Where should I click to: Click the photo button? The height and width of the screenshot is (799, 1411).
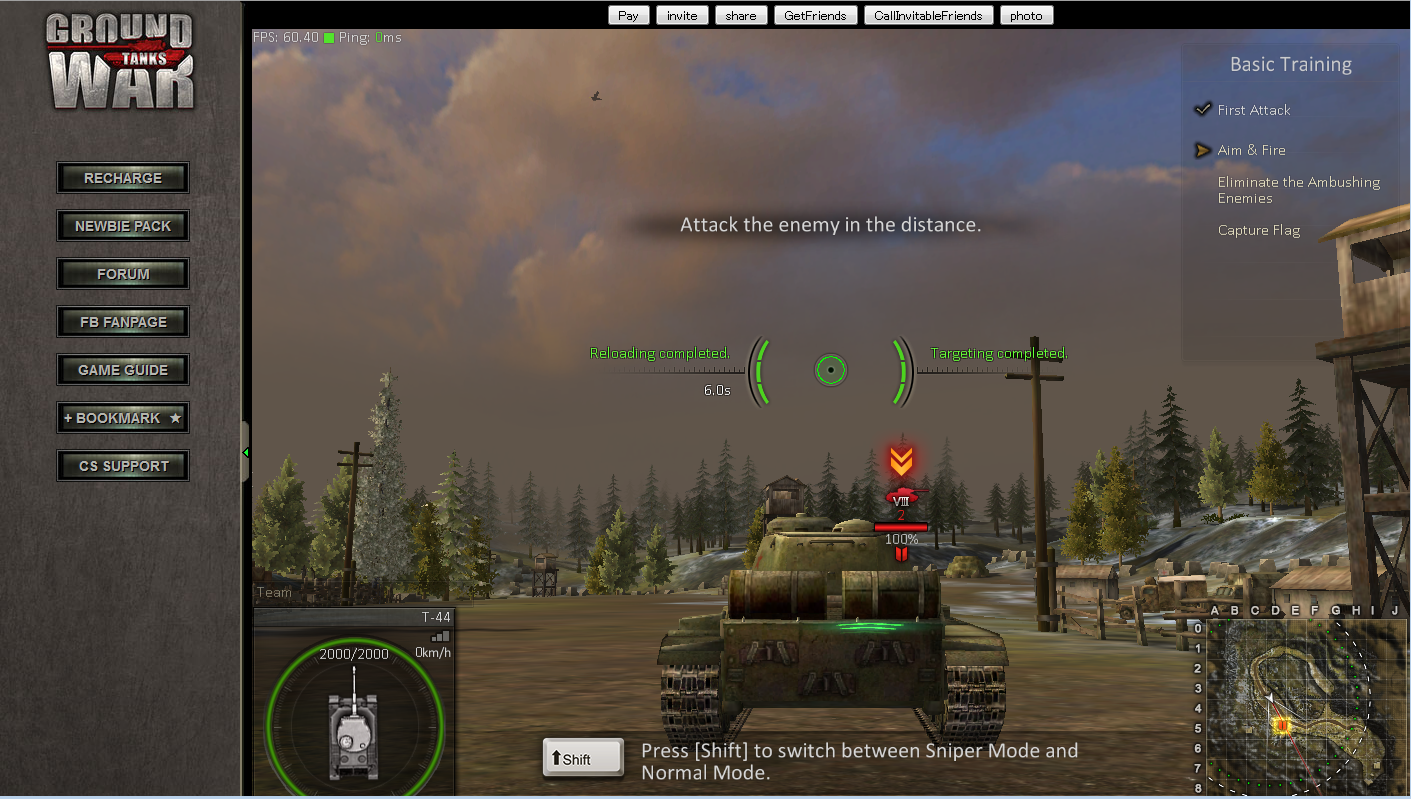tap(1026, 15)
